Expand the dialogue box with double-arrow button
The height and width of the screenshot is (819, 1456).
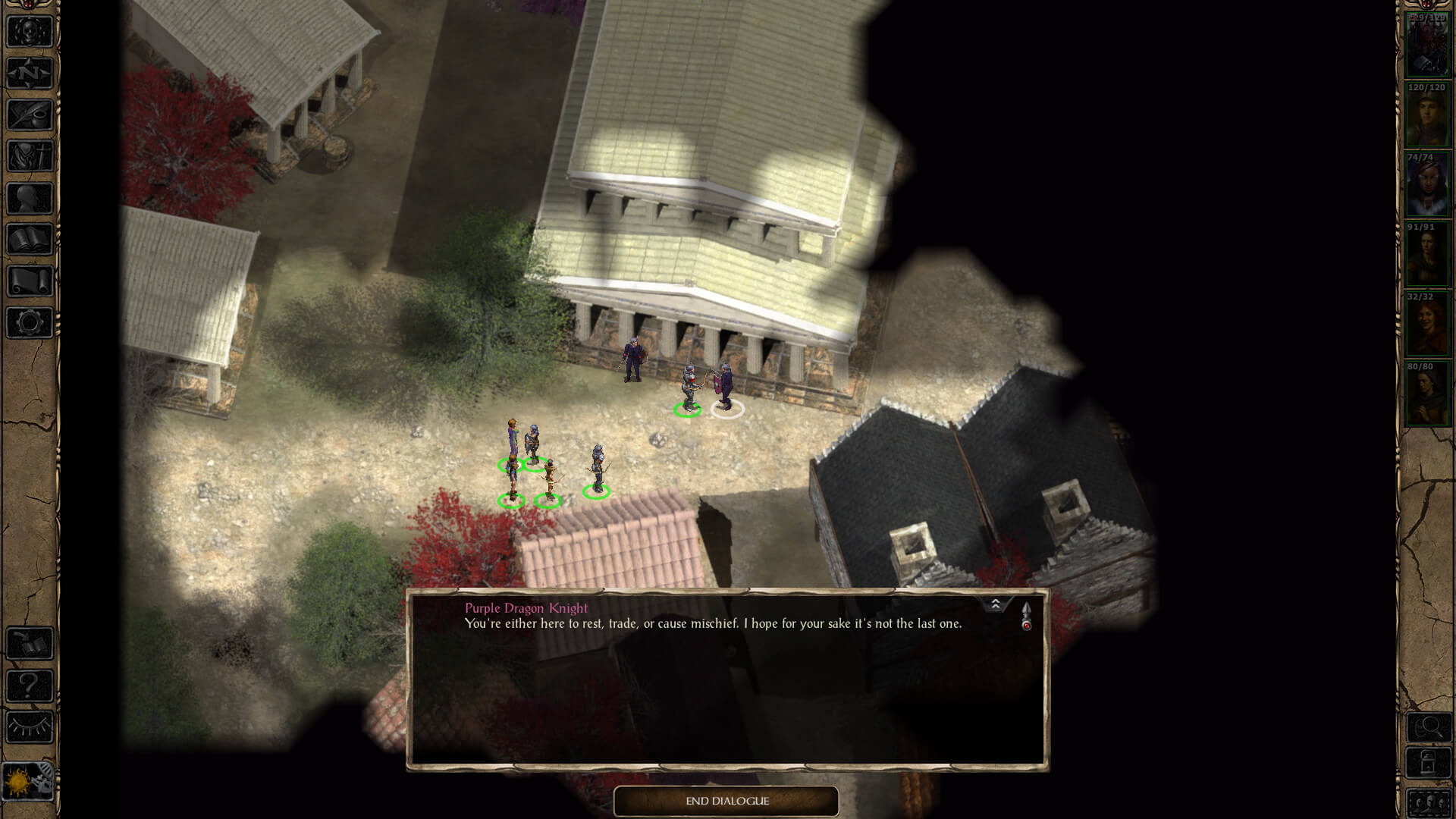(995, 604)
